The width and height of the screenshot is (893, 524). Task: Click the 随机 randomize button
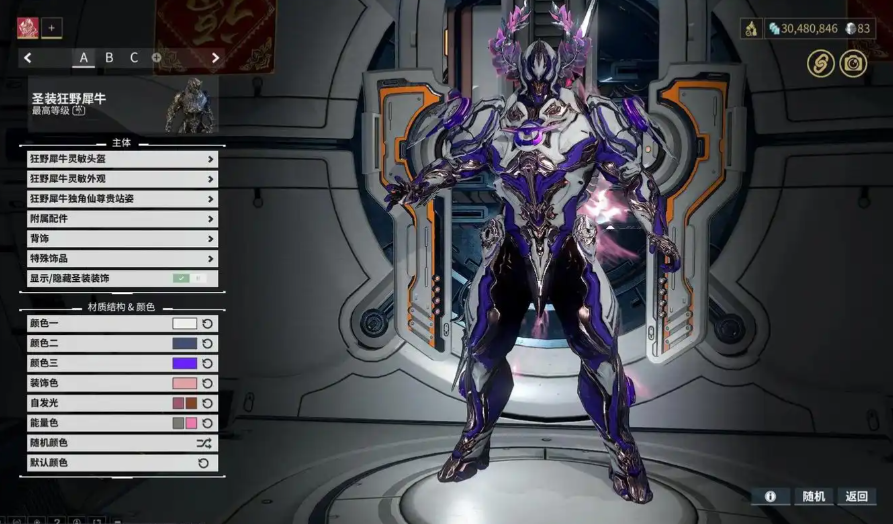pyautogui.click(x=814, y=496)
